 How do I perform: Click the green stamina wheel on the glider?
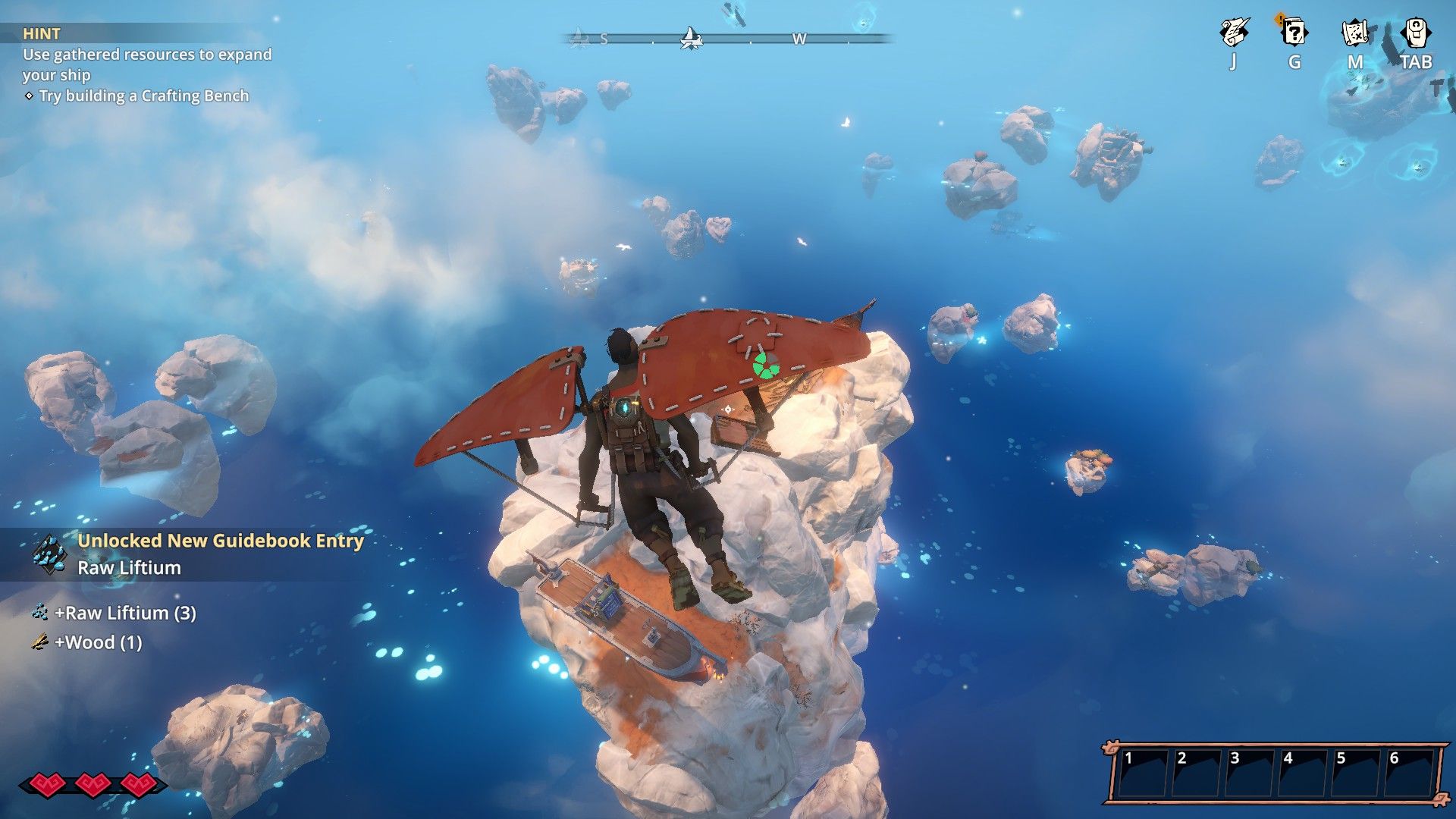pyautogui.click(x=768, y=366)
